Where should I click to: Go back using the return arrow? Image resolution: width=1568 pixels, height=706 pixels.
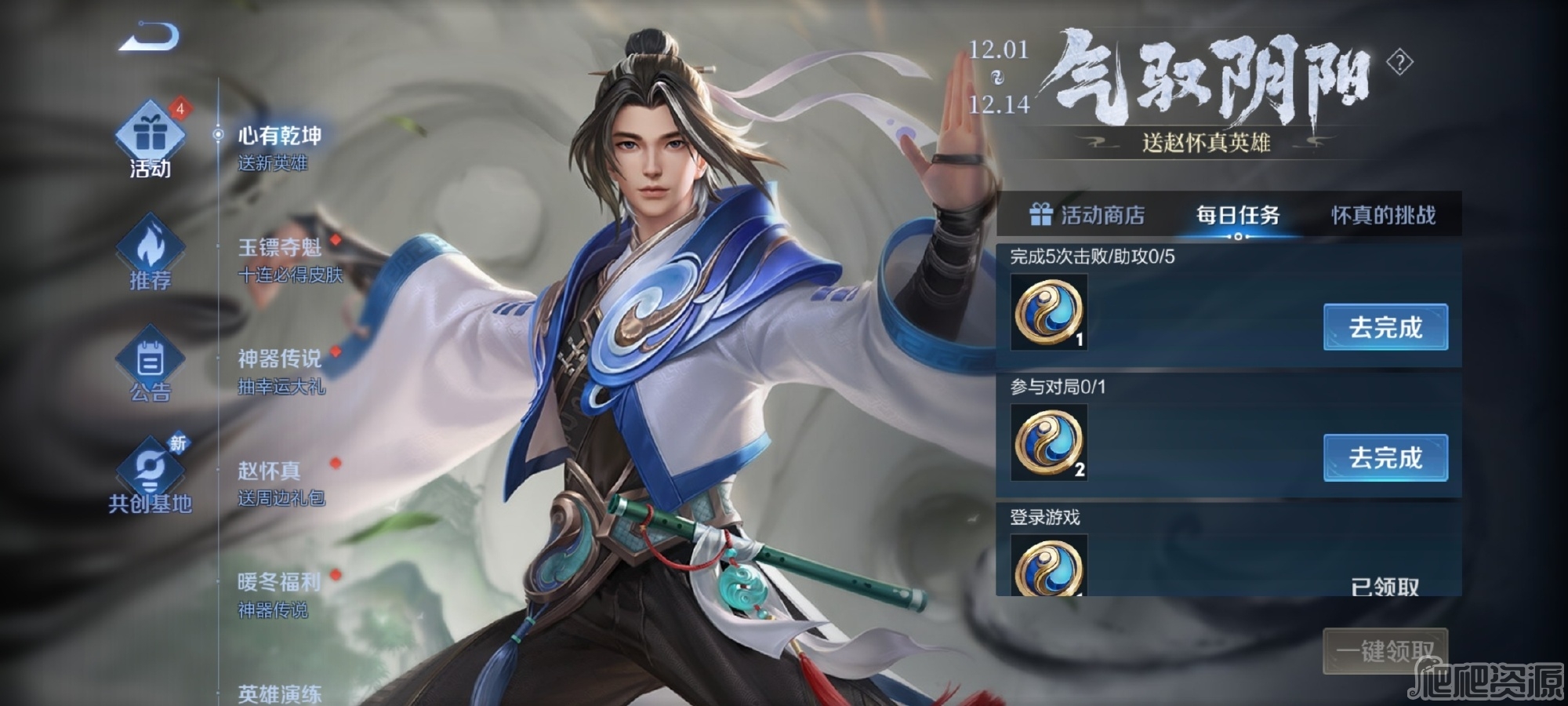pos(149,37)
